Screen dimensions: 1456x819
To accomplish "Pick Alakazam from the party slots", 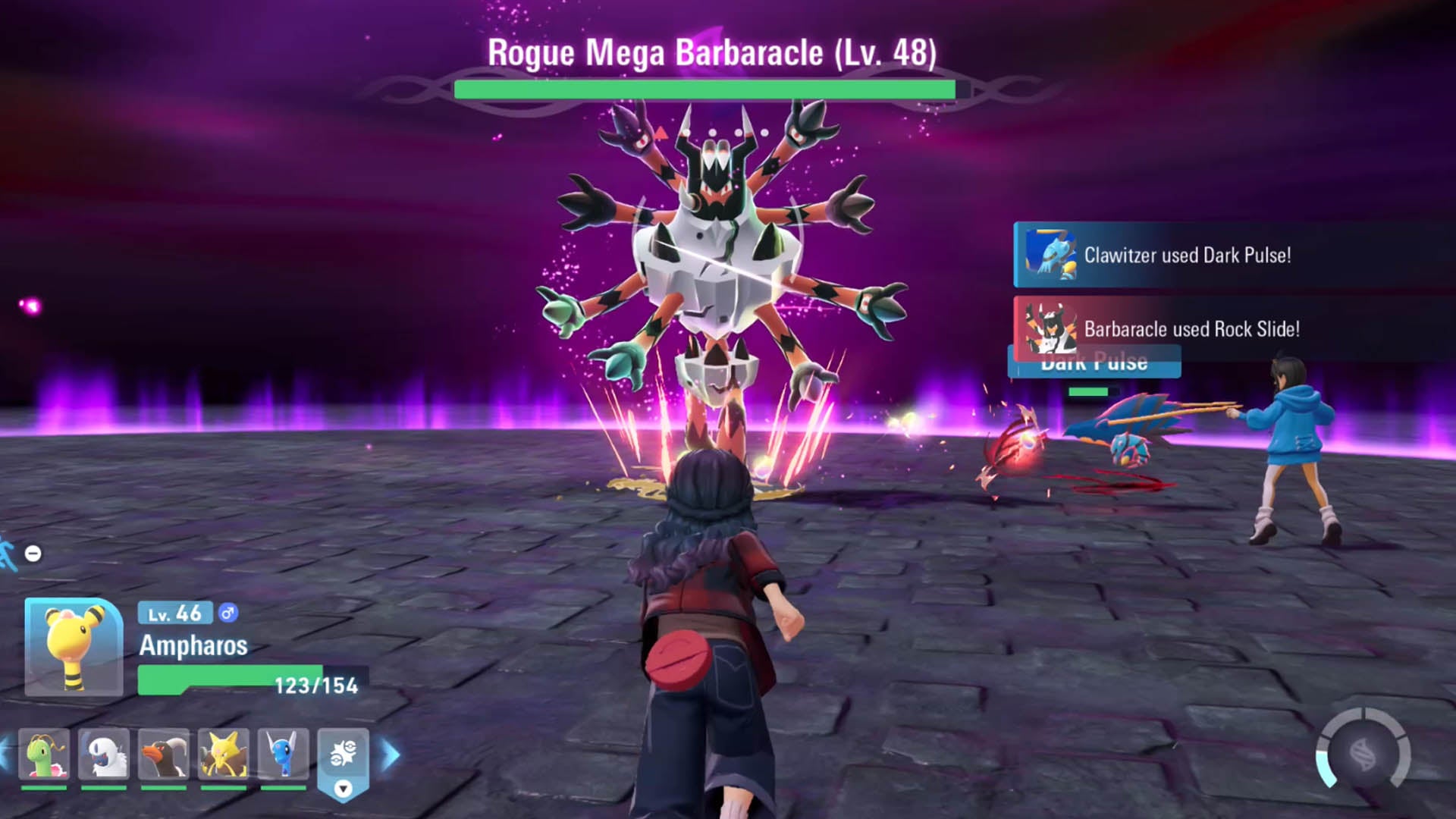I will point(224,755).
